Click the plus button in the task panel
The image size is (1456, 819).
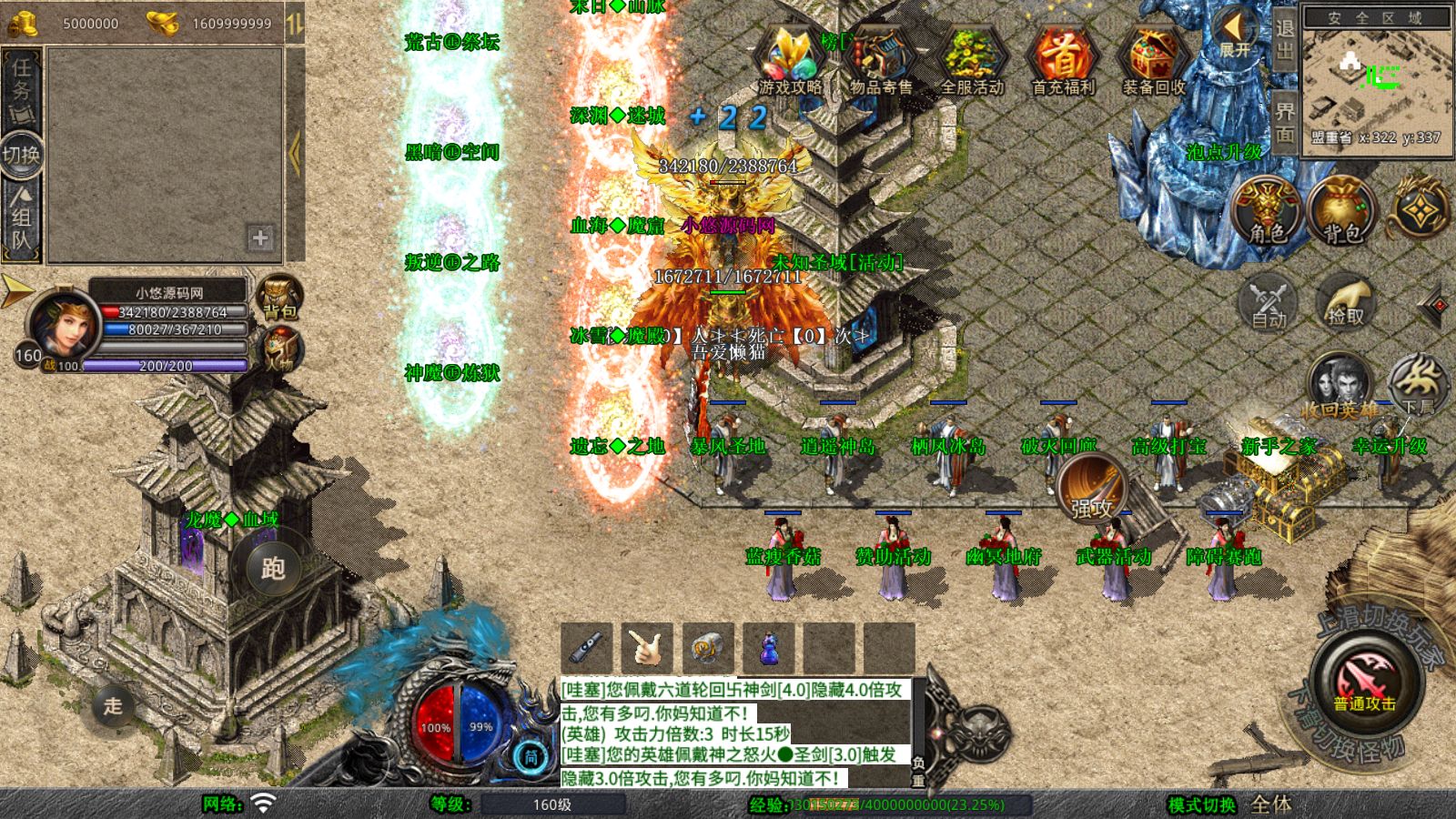pos(260,238)
